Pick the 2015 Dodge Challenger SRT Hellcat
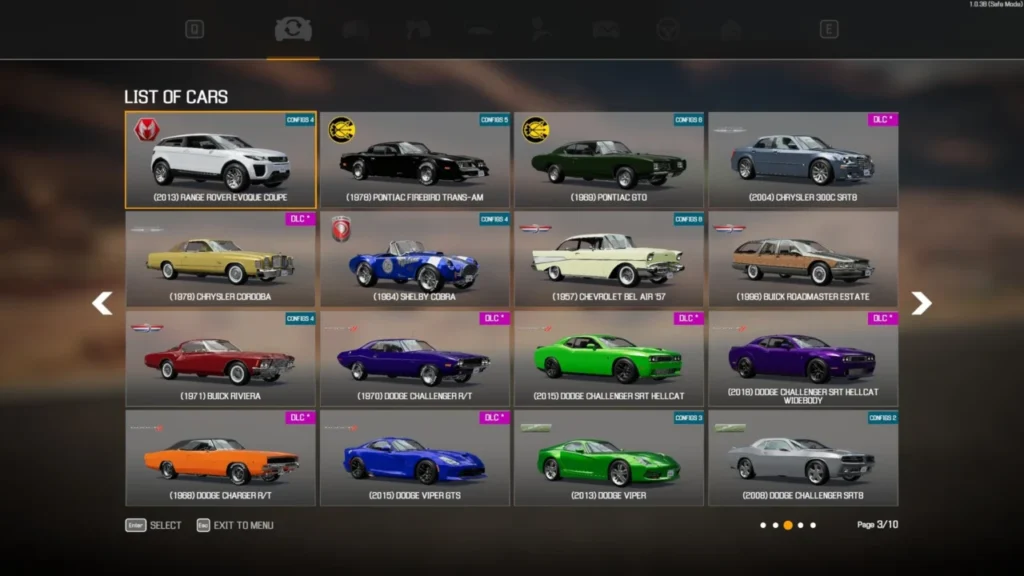 pyautogui.click(x=609, y=358)
